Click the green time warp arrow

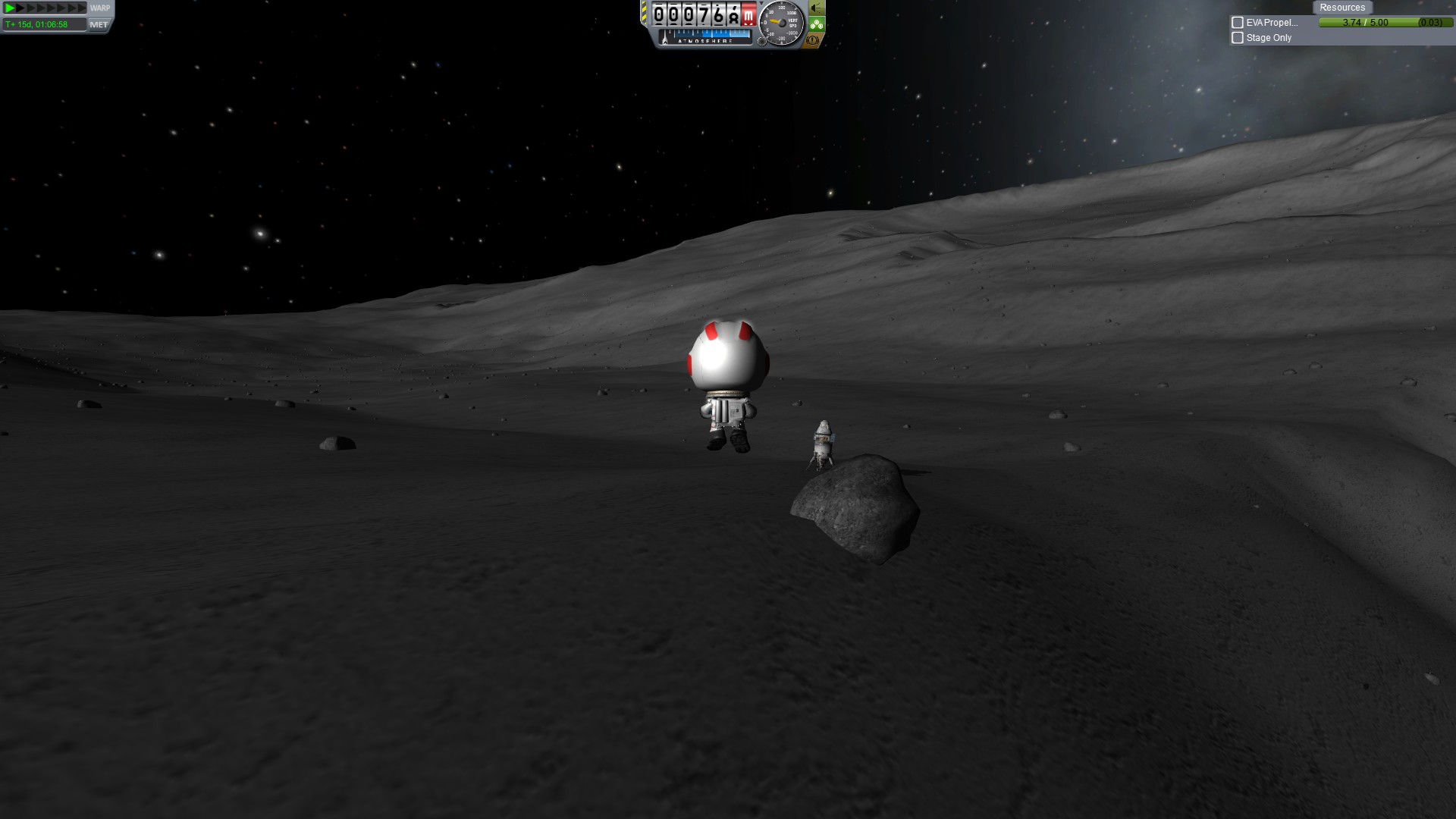click(10, 8)
